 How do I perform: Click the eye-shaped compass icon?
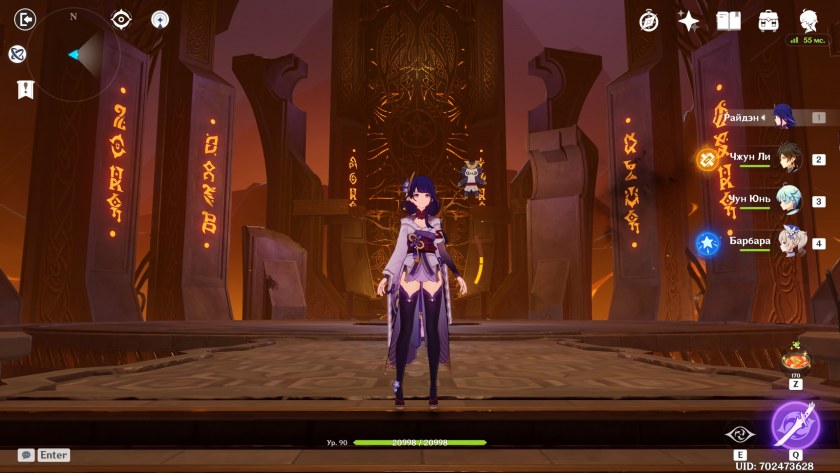(x=121, y=19)
